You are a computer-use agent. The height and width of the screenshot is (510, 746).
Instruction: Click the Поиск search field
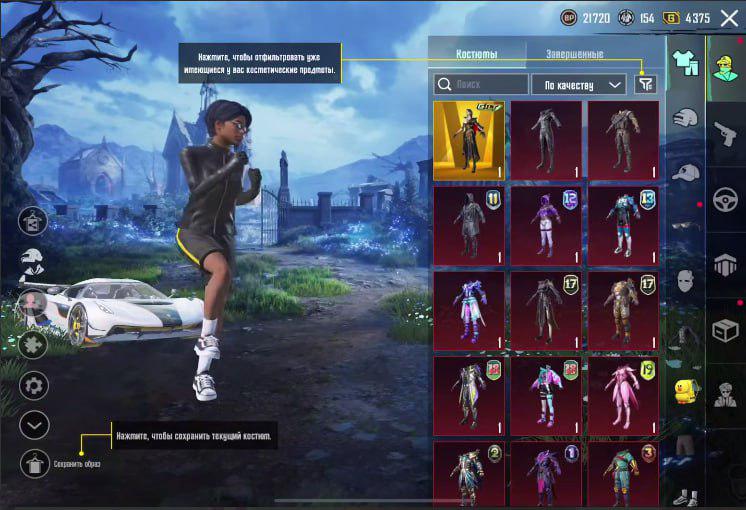coord(482,84)
